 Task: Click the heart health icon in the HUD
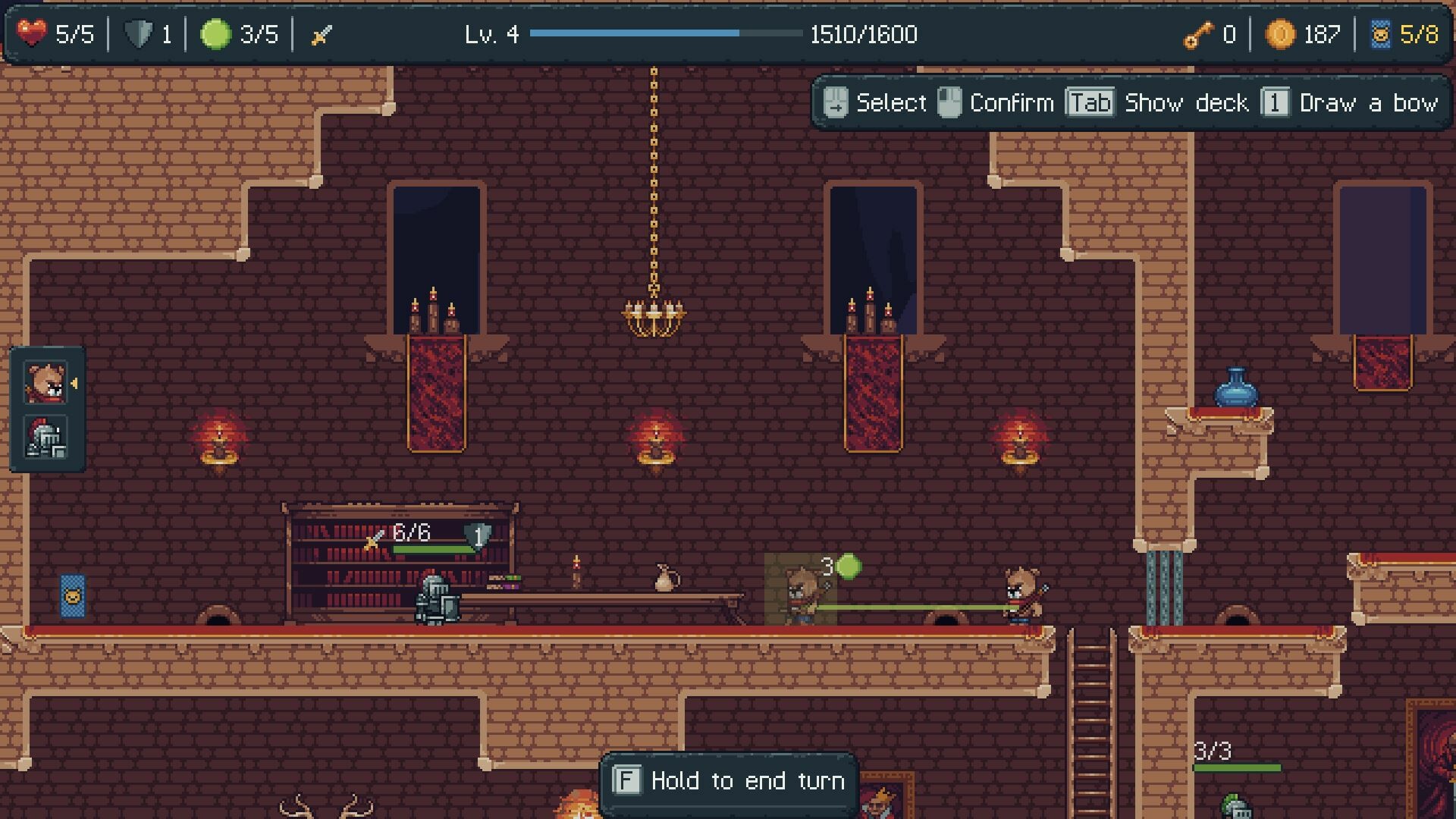pos(30,33)
